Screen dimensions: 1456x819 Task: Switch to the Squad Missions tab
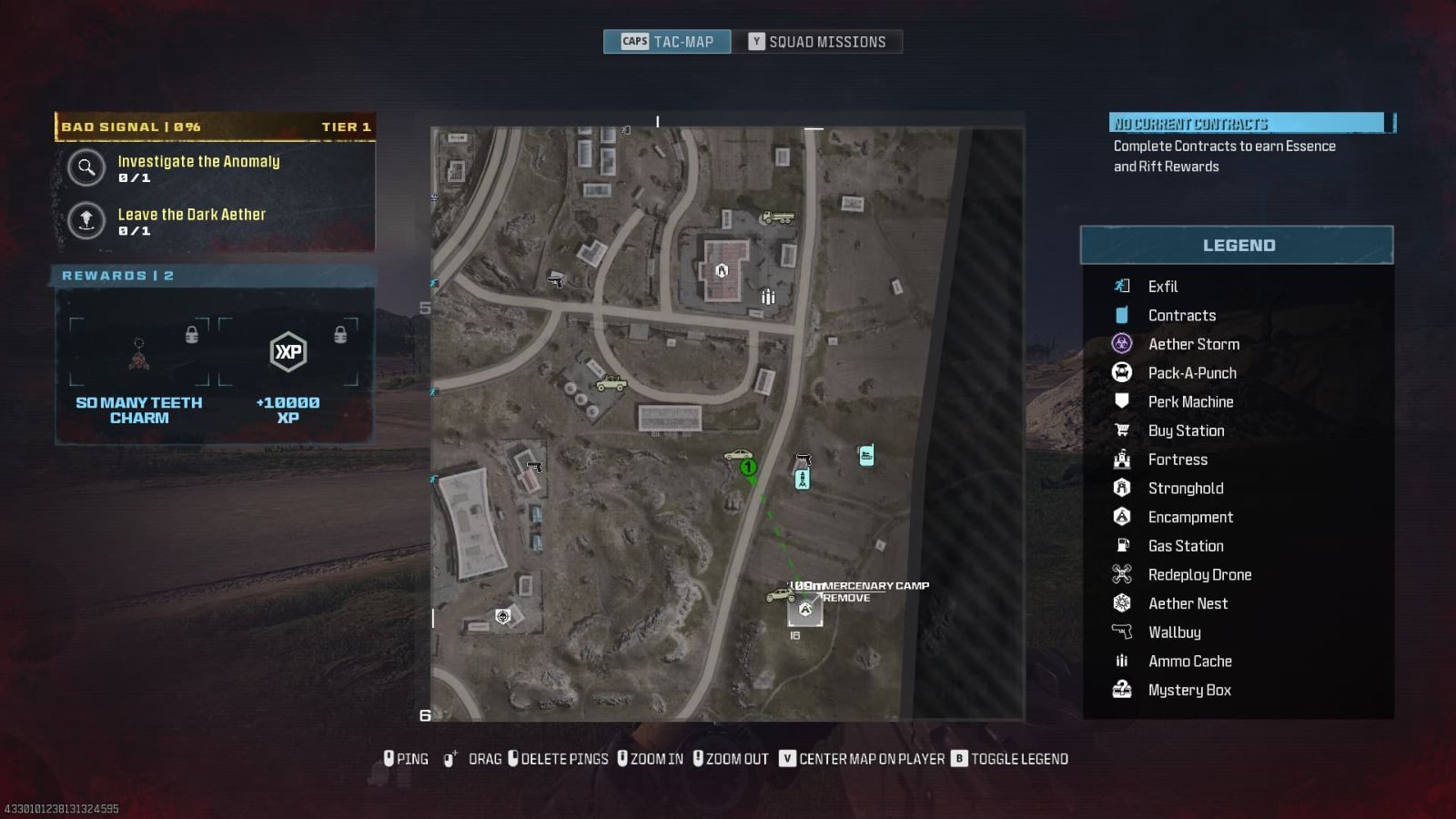pos(818,41)
